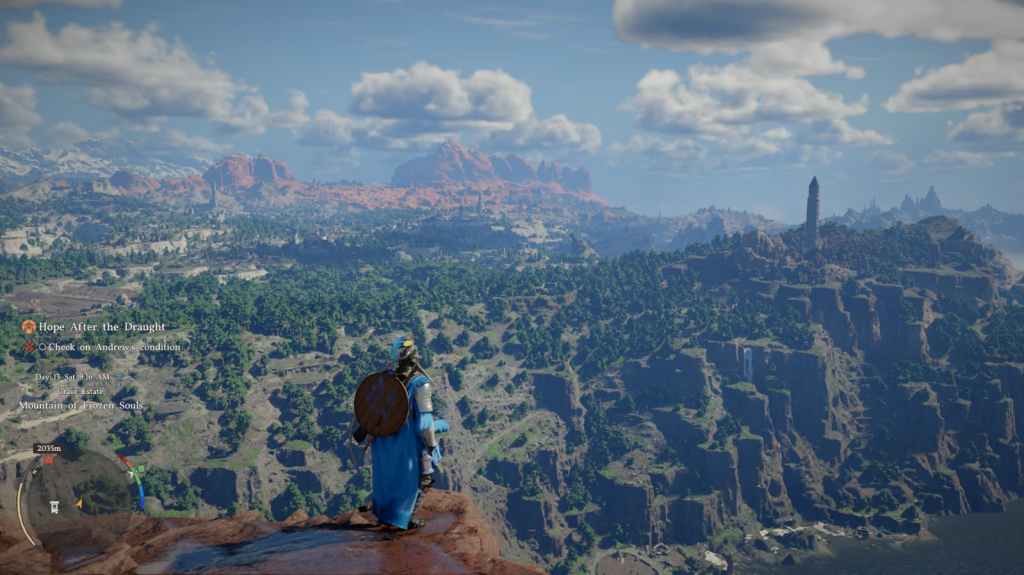Click the white tower icon on minimap
Screen dimensions: 1024x575
(x=54, y=507)
